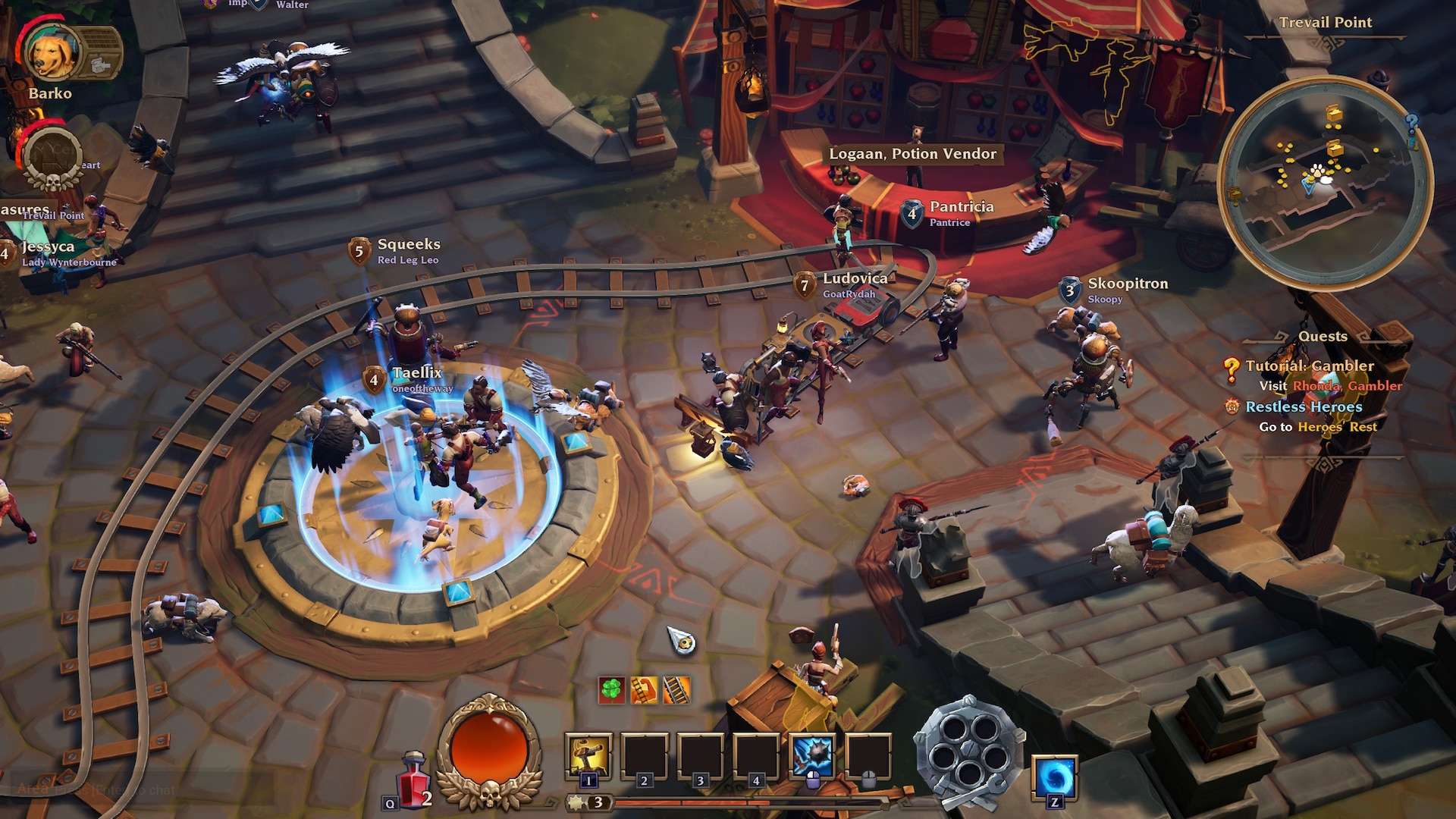Click Barko the dog pet portrait
The height and width of the screenshot is (819, 1456).
[52, 53]
